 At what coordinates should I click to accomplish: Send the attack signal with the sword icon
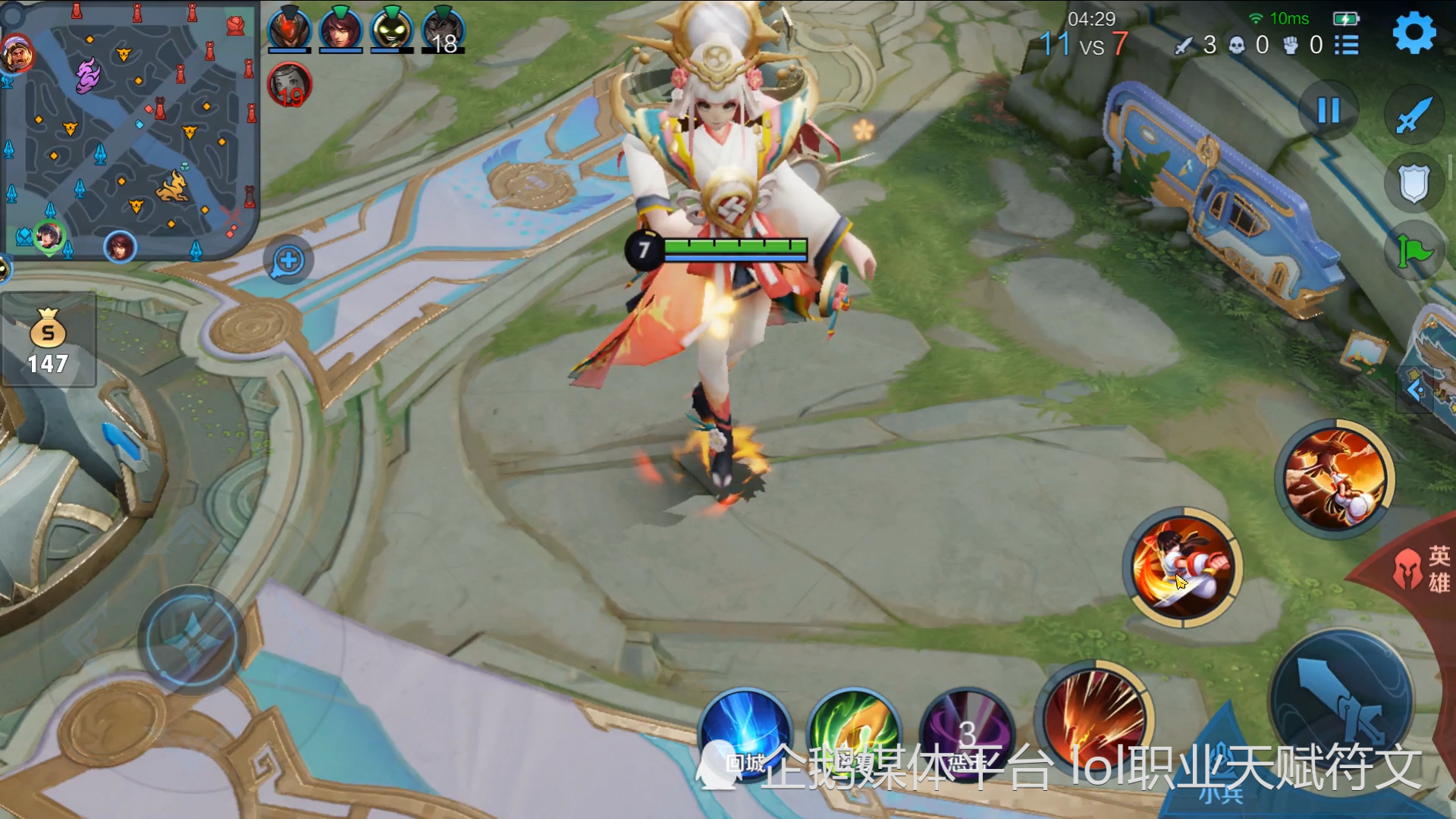1414,115
